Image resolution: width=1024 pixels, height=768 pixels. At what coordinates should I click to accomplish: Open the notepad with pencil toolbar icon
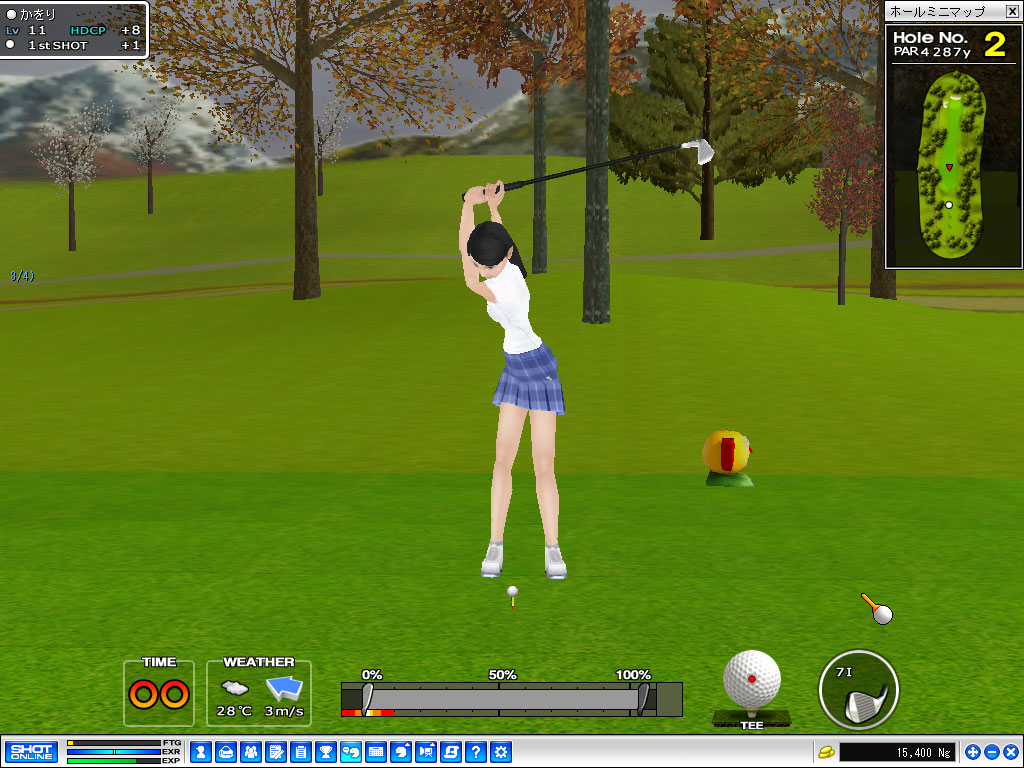click(x=275, y=751)
